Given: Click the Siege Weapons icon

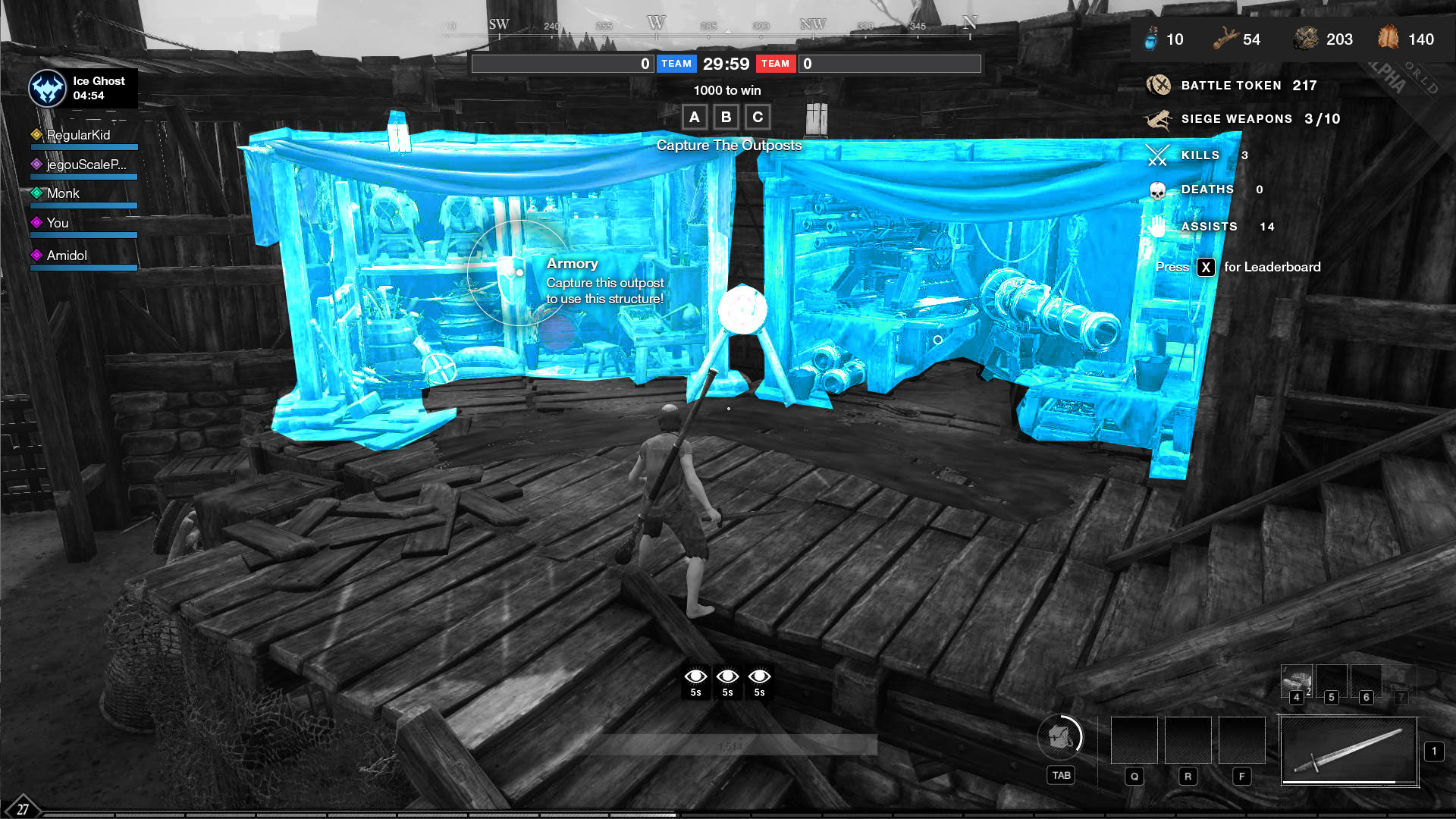Looking at the screenshot, I should pos(1159,119).
